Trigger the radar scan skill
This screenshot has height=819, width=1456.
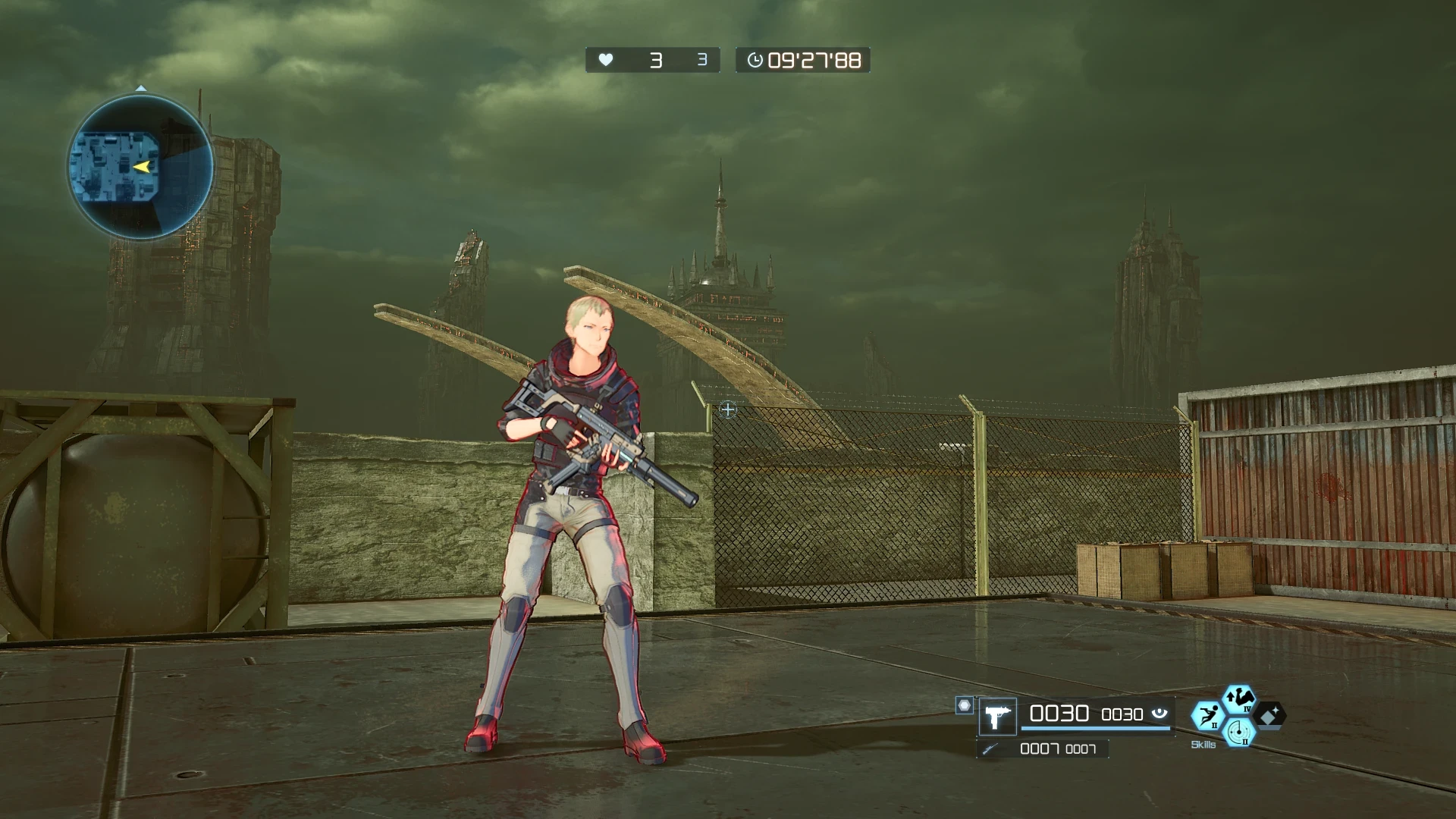coord(1239,733)
